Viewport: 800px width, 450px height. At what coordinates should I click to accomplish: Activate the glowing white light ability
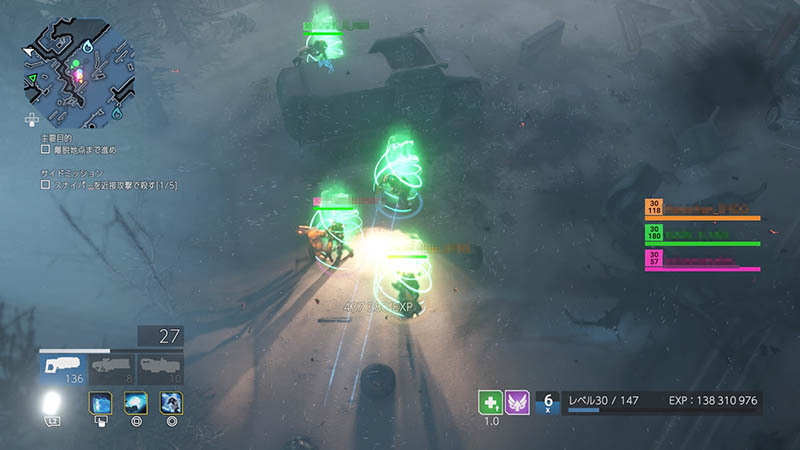pos(51,404)
